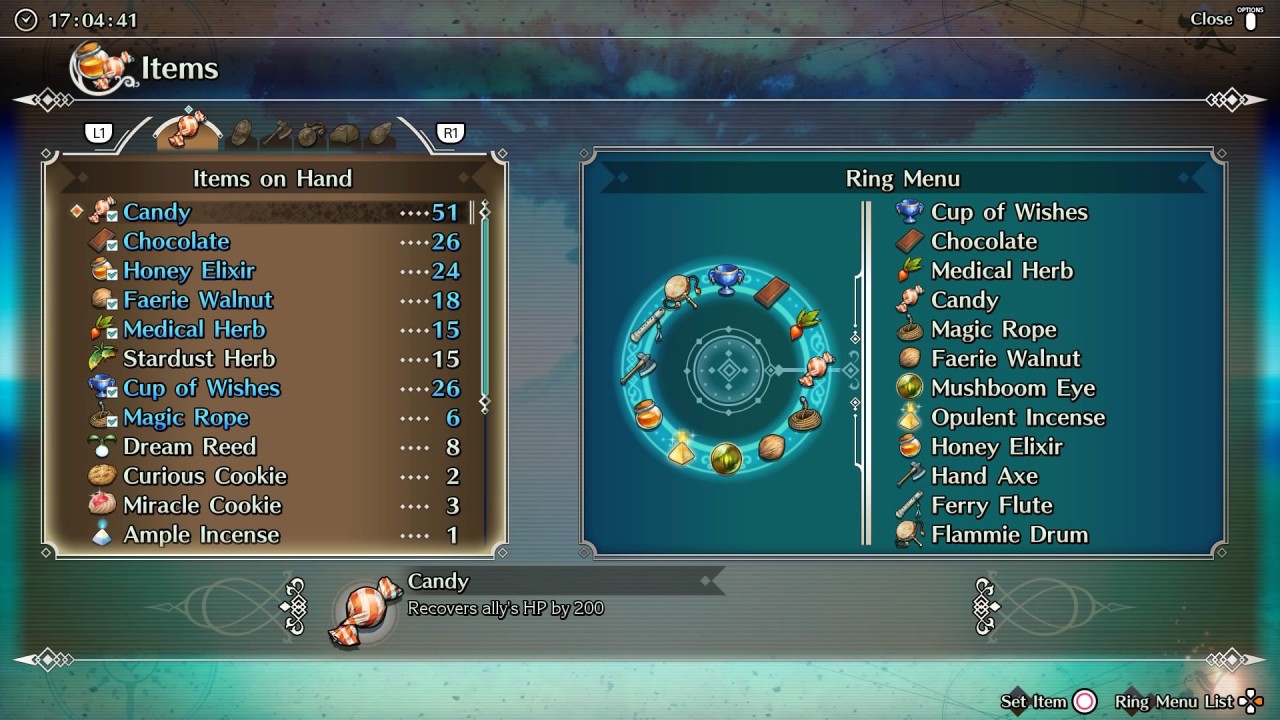Choose Faerie Walnut in Items on Hand
Viewport: 1280px width, 720px height.
pos(198,300)
